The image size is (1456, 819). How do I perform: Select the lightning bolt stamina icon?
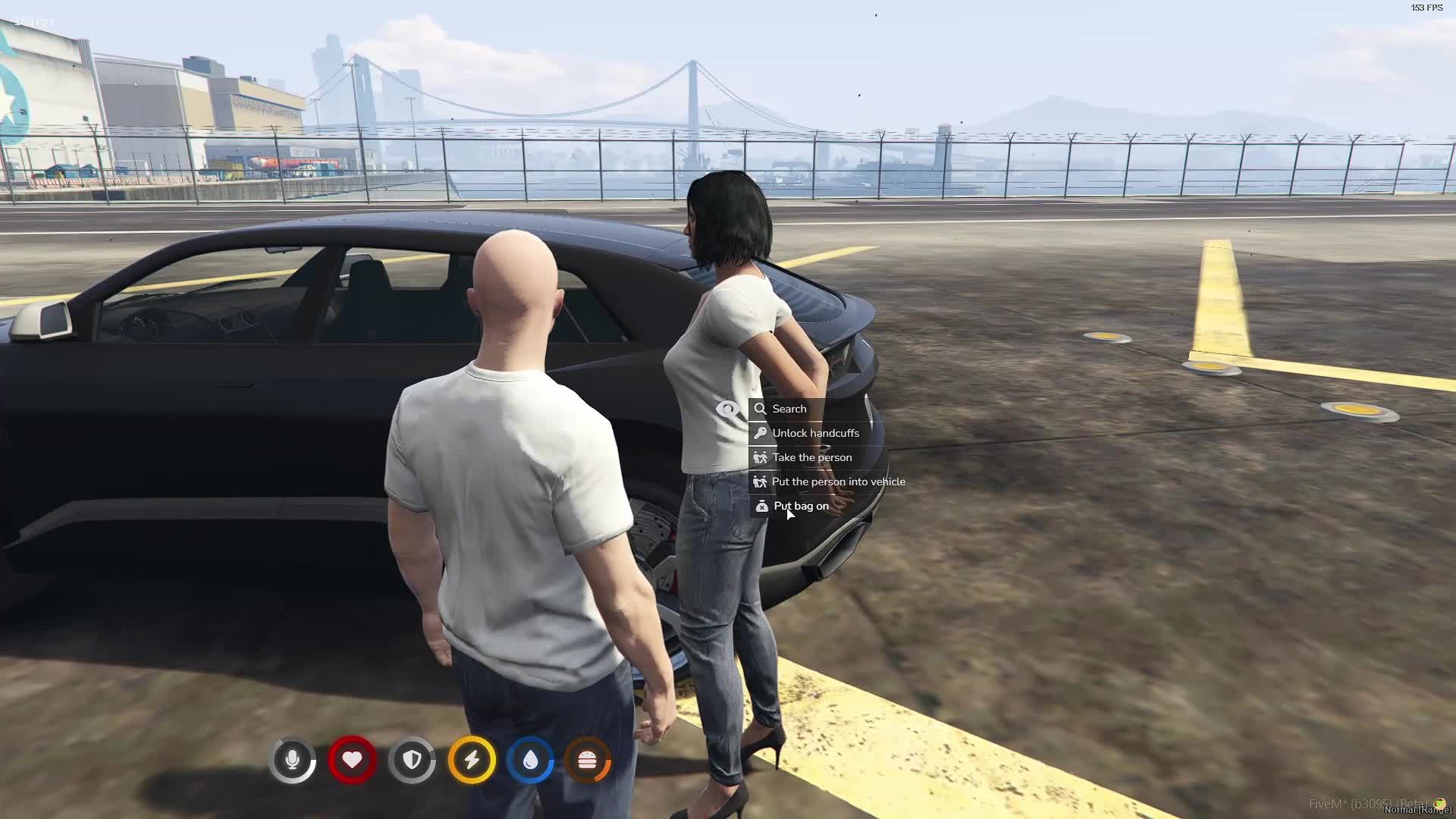coord(472,759)
